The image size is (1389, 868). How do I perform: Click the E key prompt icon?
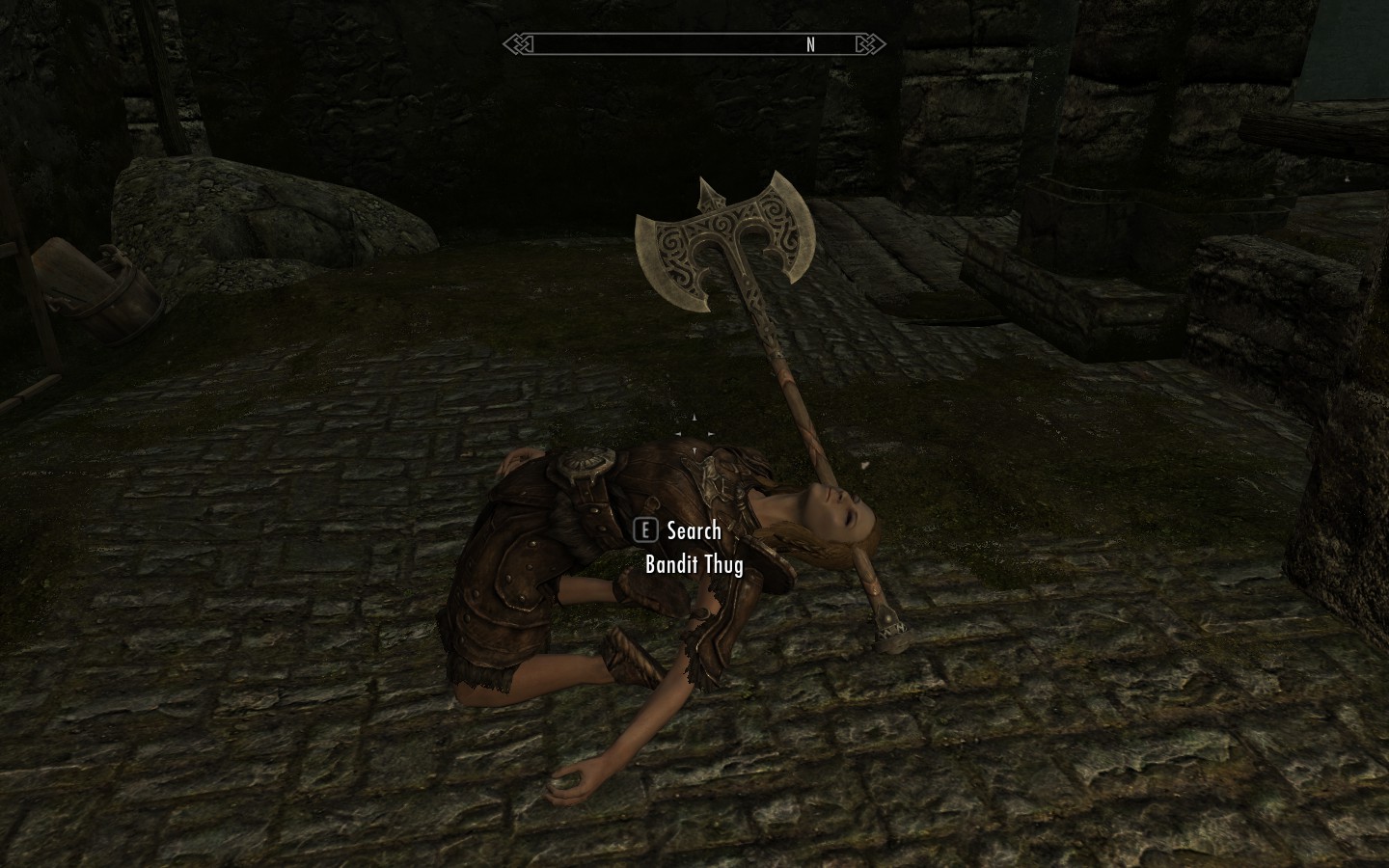(644, 530)
